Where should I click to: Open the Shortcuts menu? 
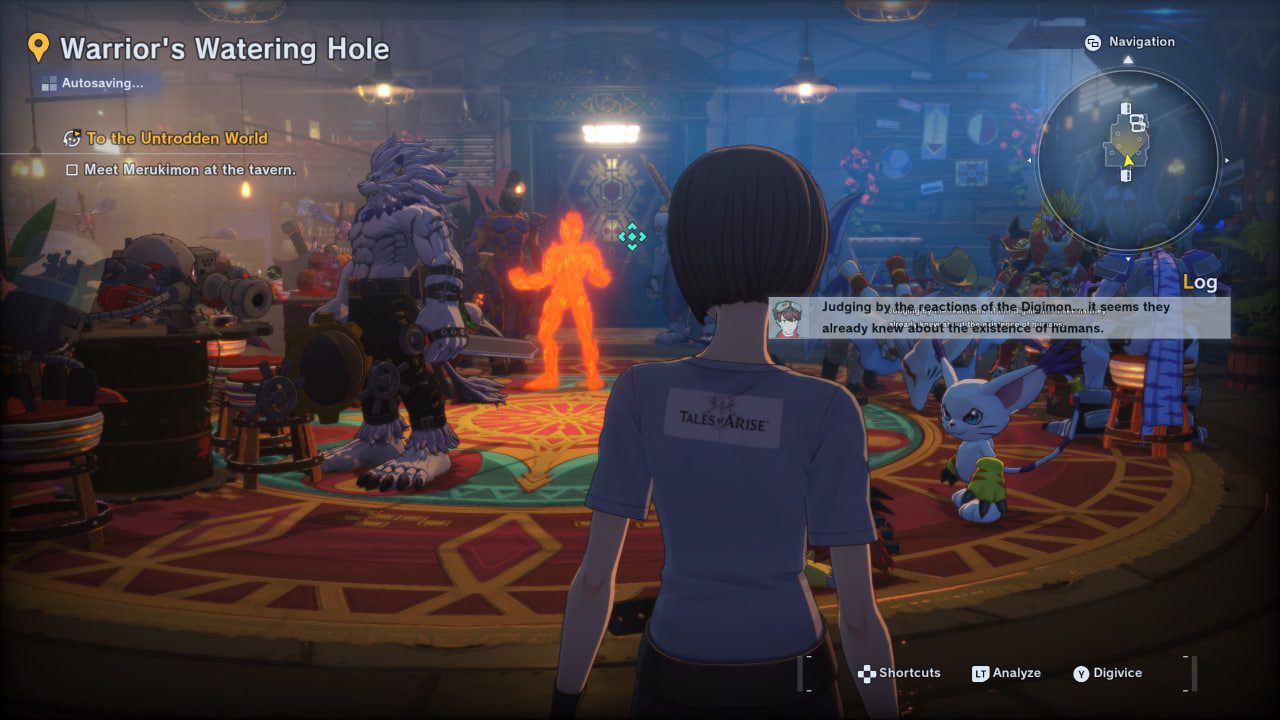[899, 673]
